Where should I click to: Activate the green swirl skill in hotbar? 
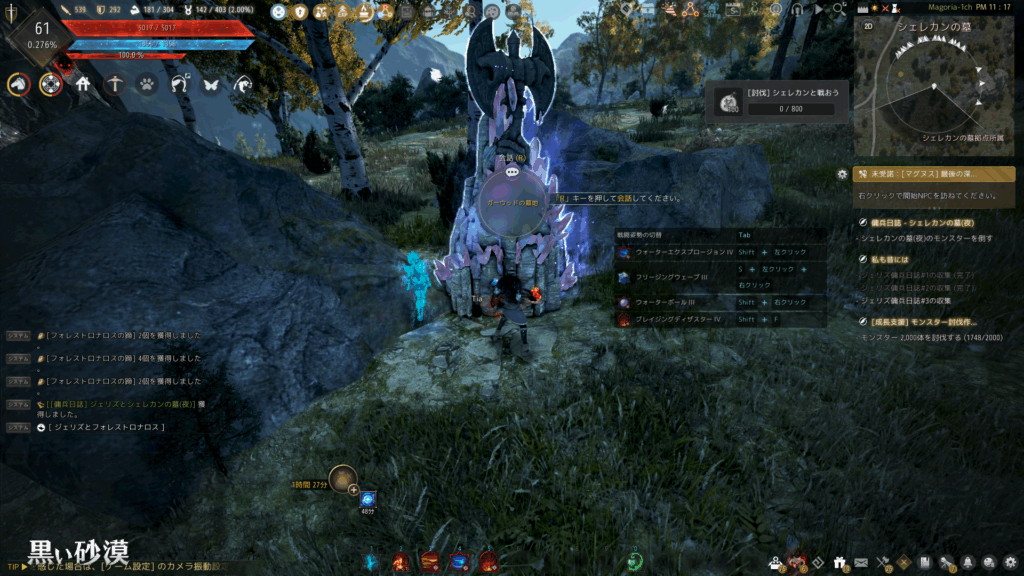[x=634, y=562]
